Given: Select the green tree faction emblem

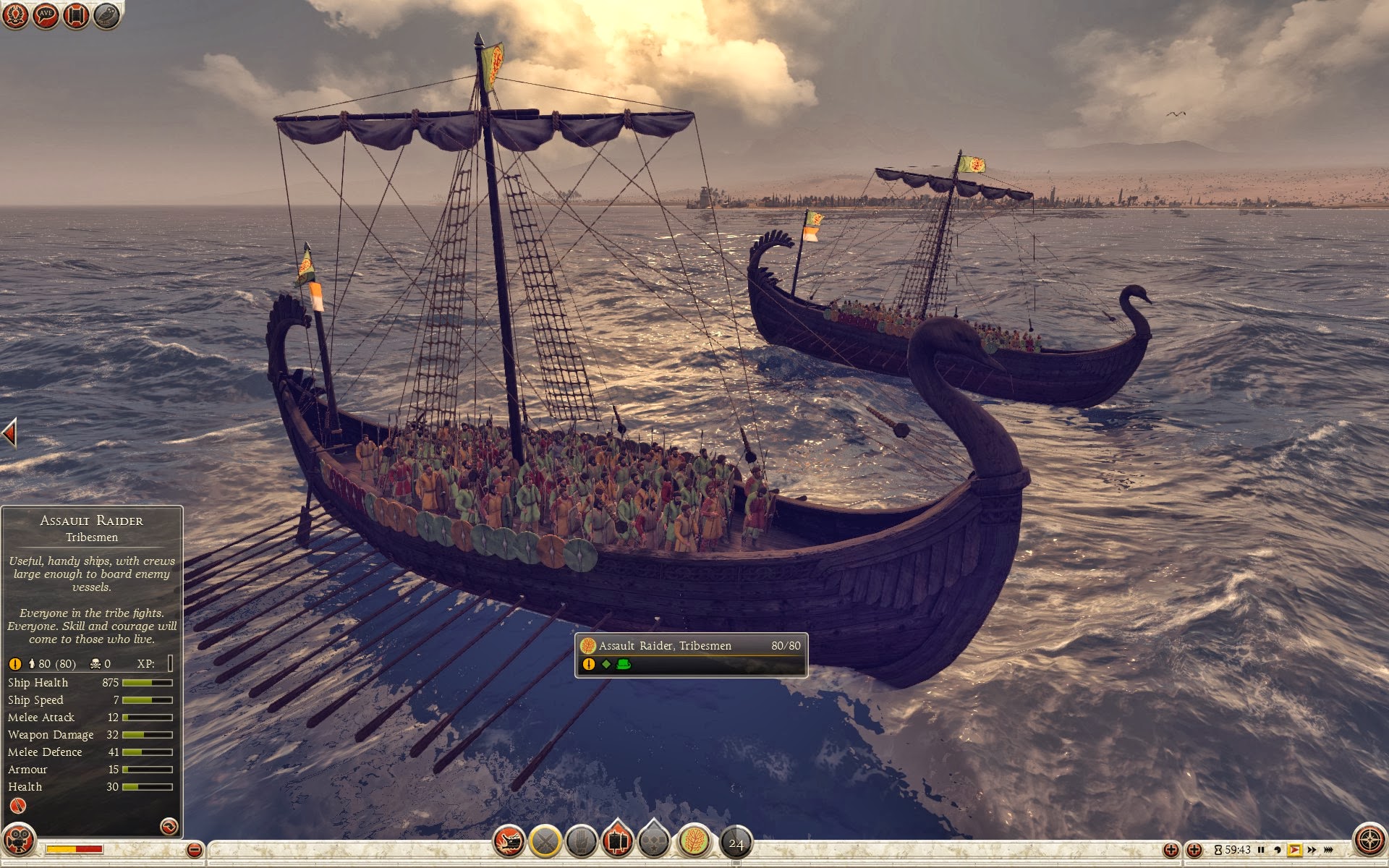Looking at the screenshot, I should click(x=694, y=842).
